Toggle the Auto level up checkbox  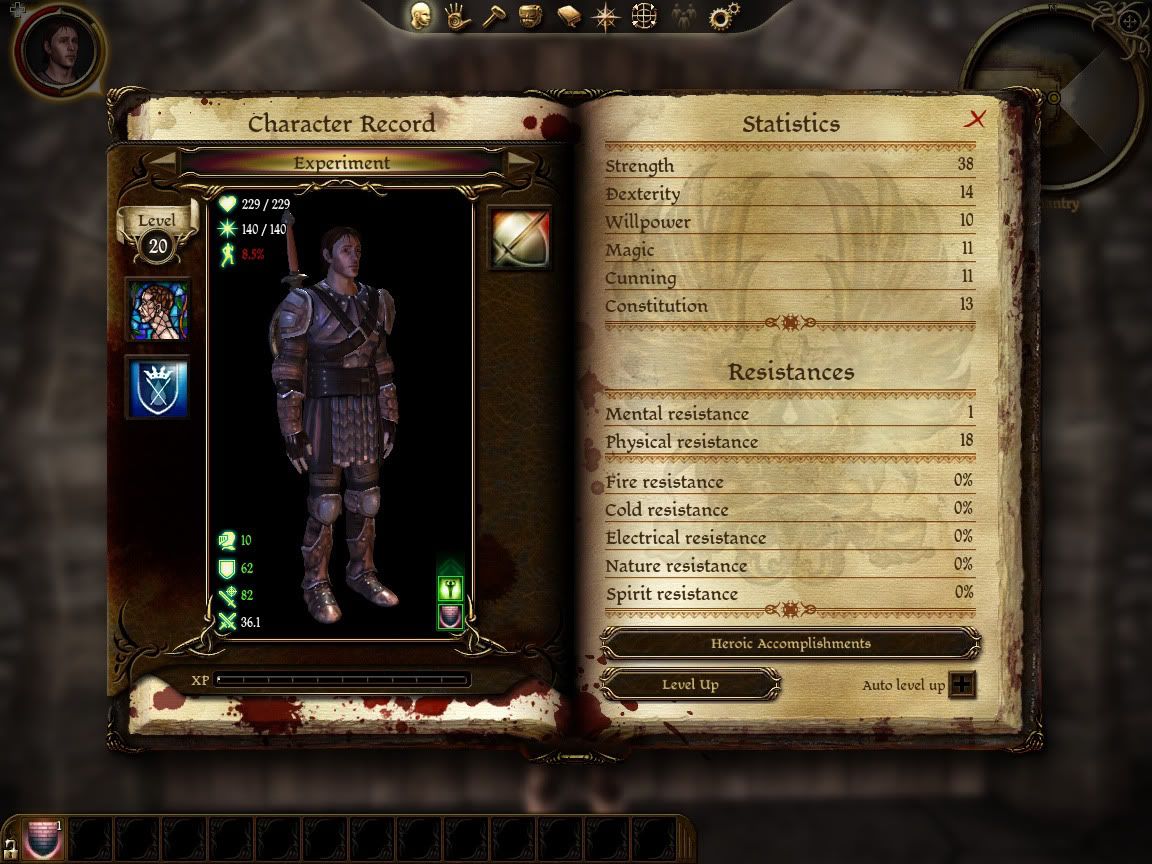962,685
